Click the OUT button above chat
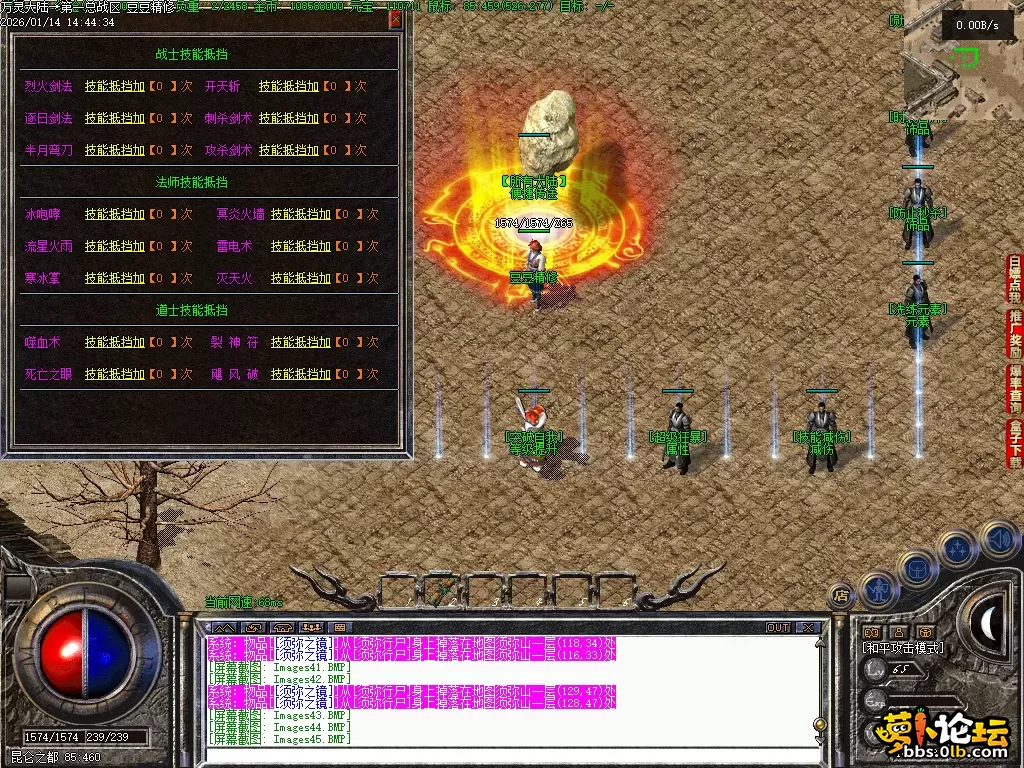Screen dimensions: 1024x768 (x=778, y=628)
